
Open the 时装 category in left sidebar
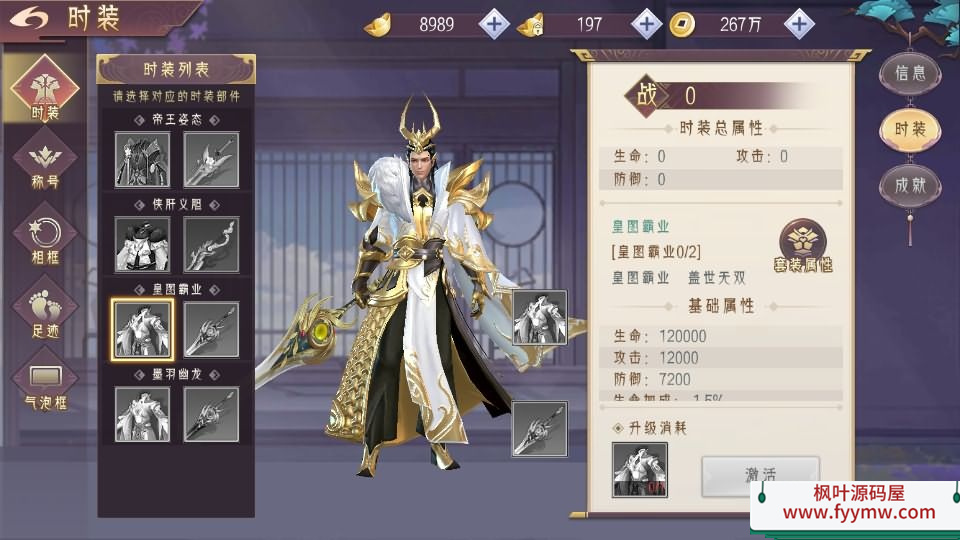(45, 88)
